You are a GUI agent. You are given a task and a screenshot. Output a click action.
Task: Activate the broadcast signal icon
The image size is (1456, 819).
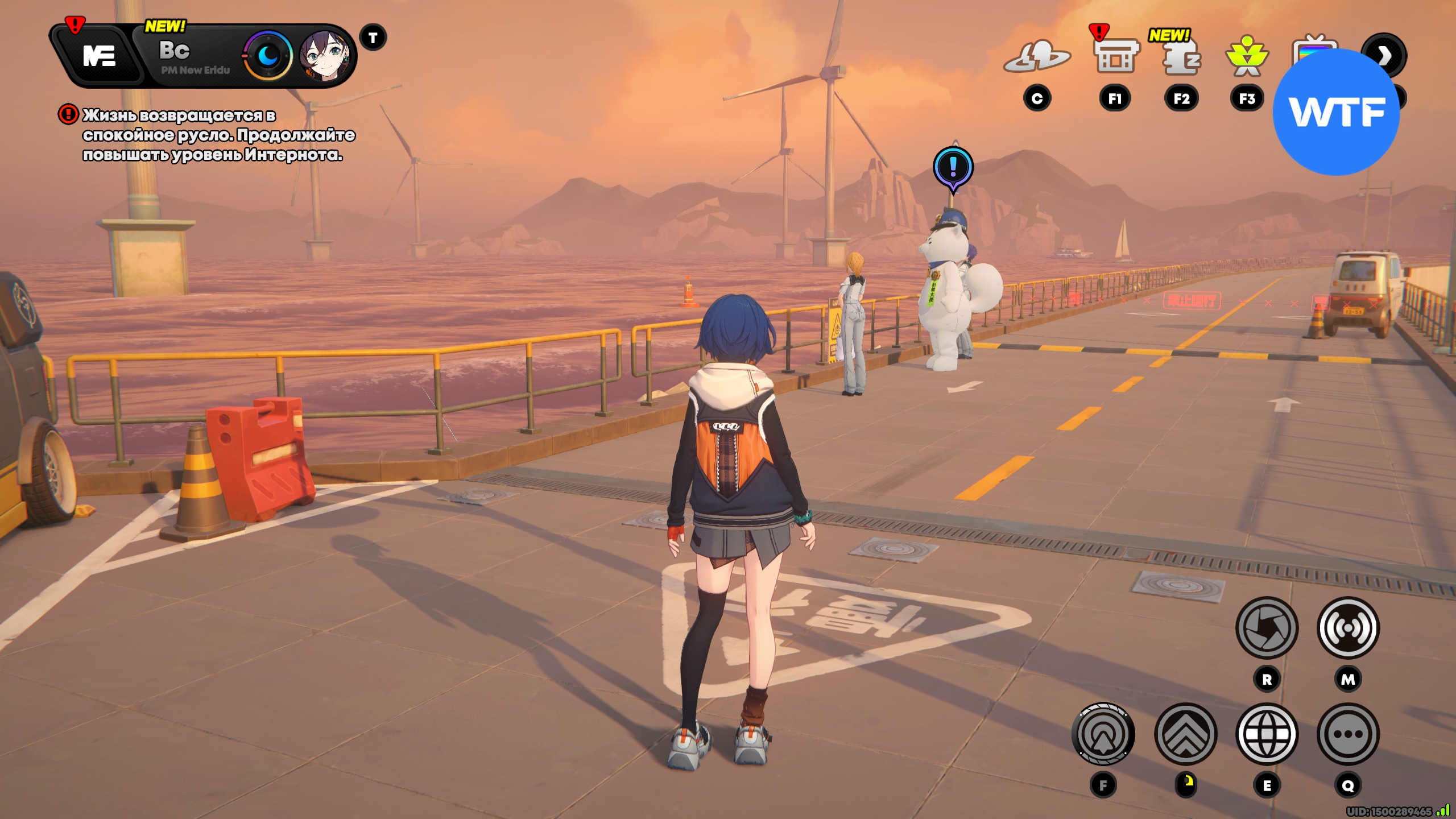click(1348, 627)
